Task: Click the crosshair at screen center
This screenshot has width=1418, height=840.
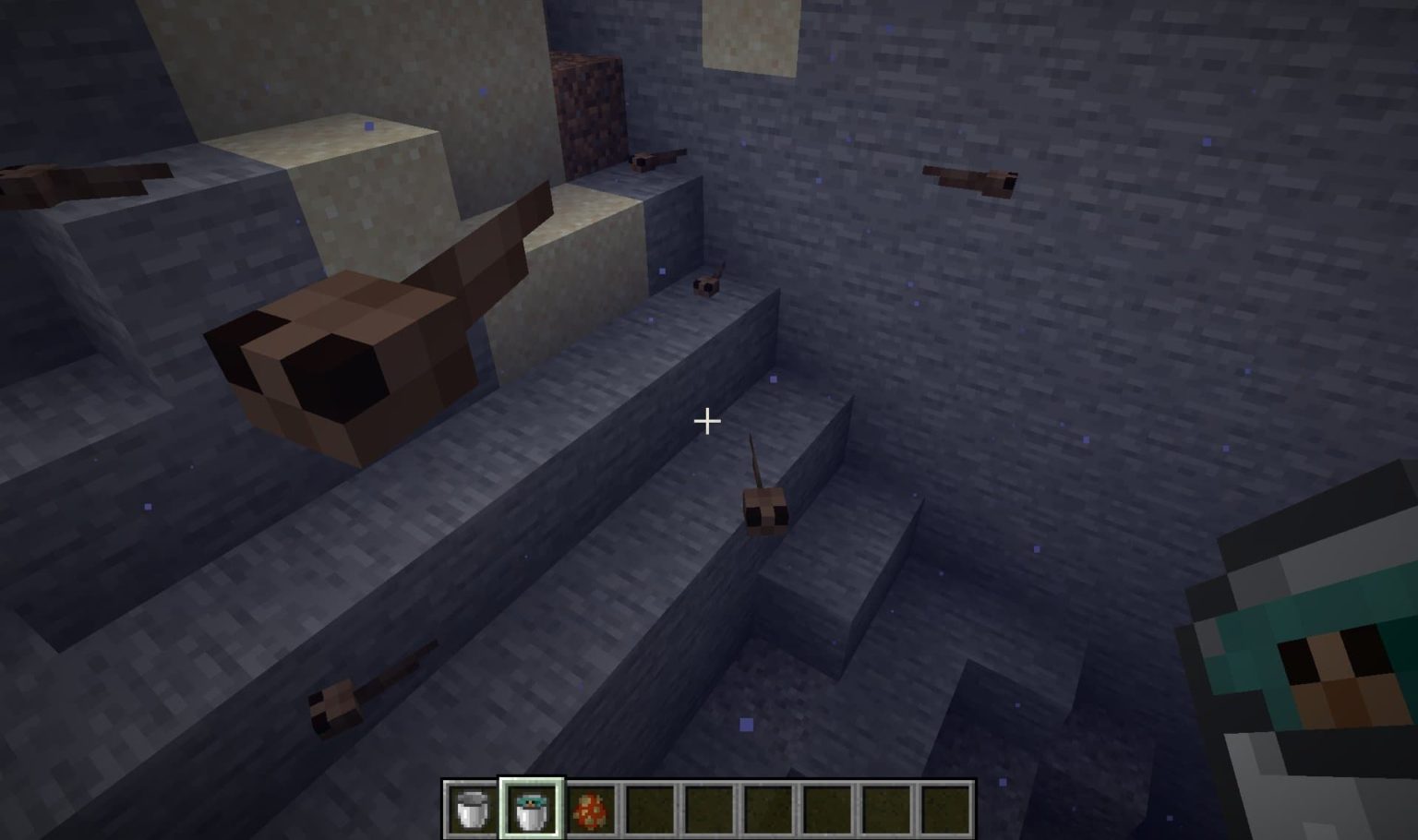Action: click(707, 422)
